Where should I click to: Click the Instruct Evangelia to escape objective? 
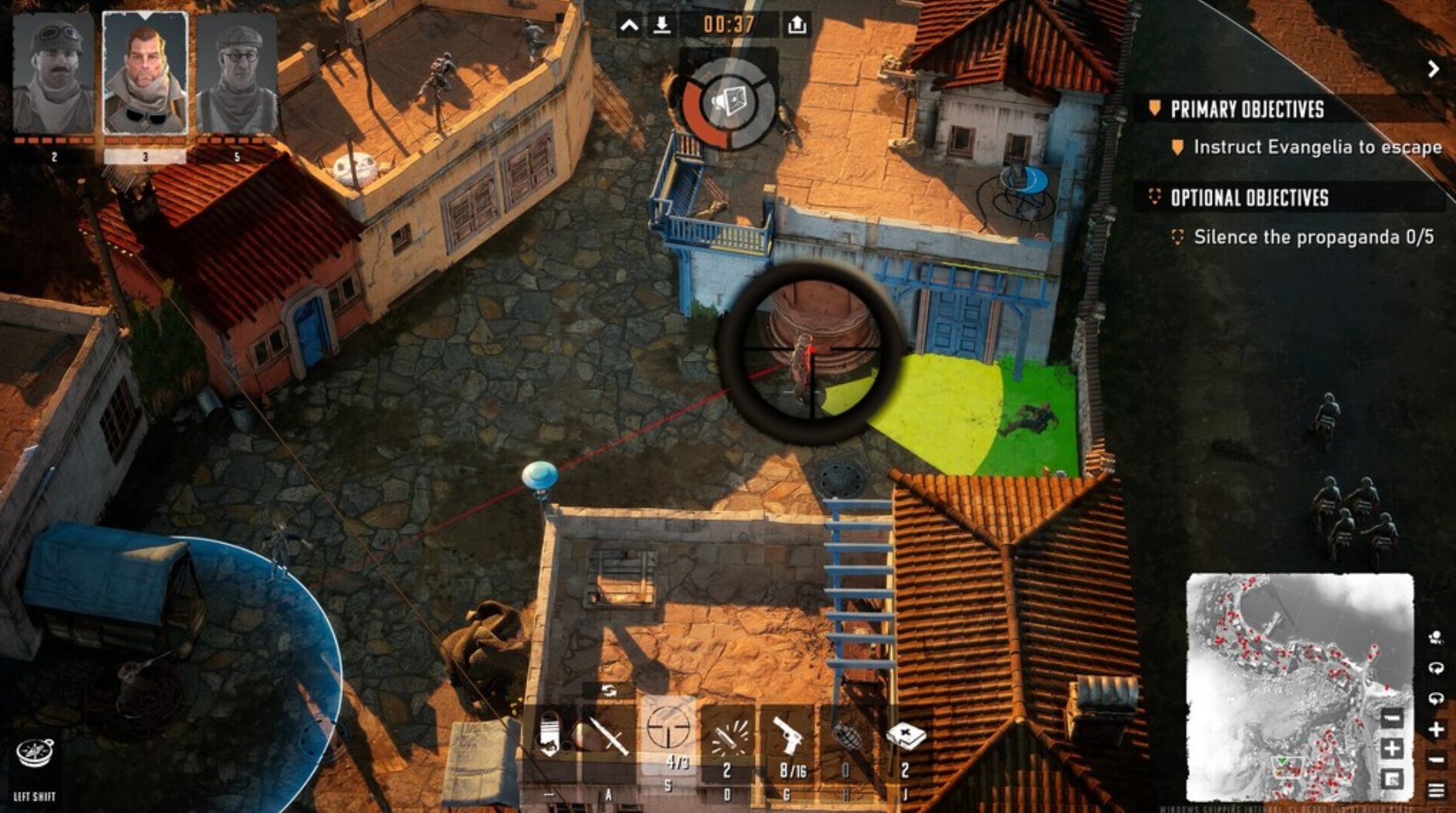(1317, 147)
